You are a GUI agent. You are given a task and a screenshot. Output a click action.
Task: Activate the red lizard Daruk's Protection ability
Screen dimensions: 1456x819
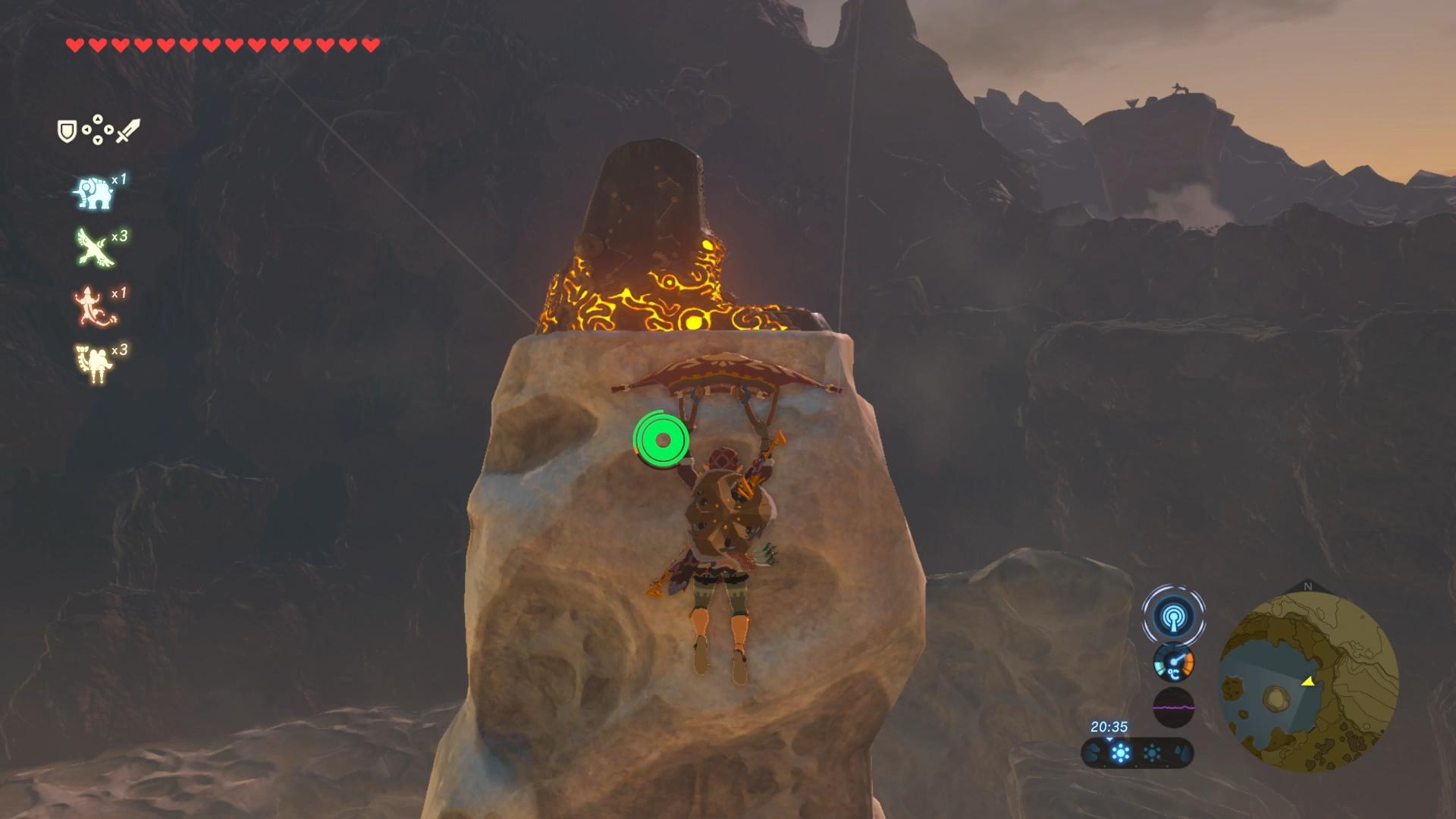coord(93,306)
